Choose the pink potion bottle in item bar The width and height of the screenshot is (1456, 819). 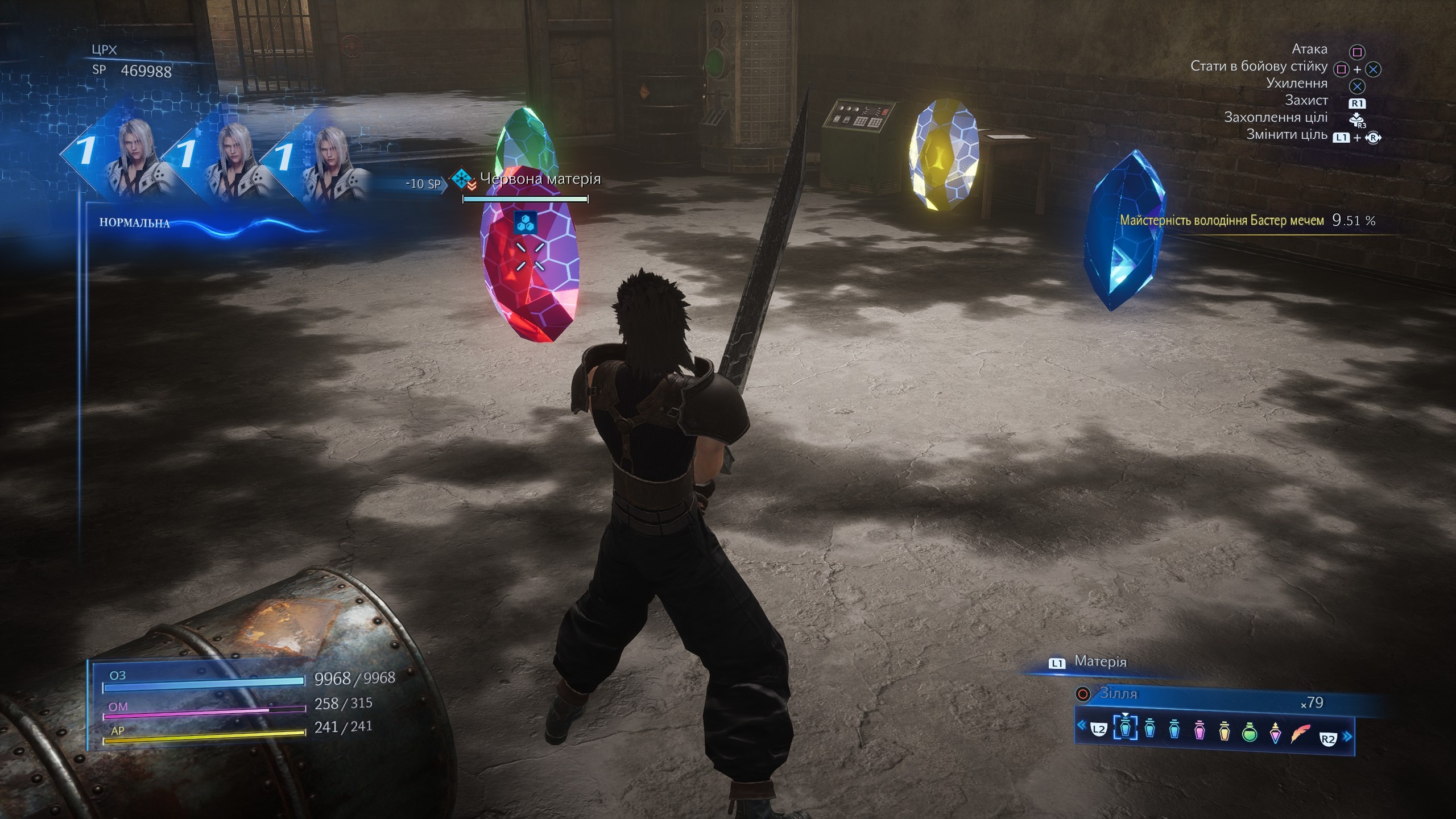coord(1199,730)
